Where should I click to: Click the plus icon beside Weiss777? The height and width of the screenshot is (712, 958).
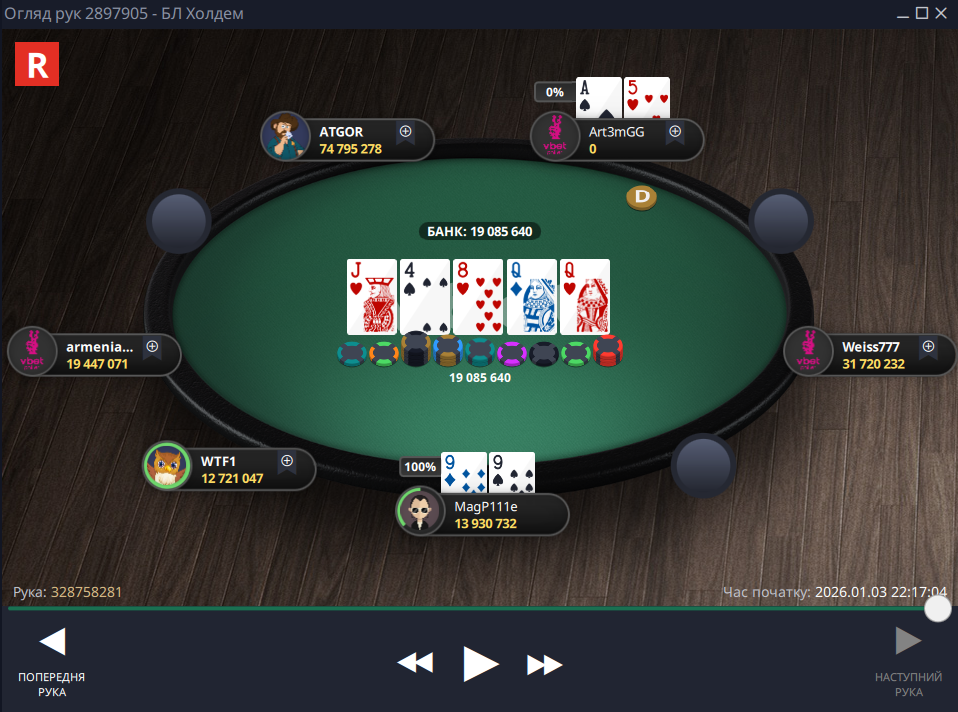tap(928, 346)
